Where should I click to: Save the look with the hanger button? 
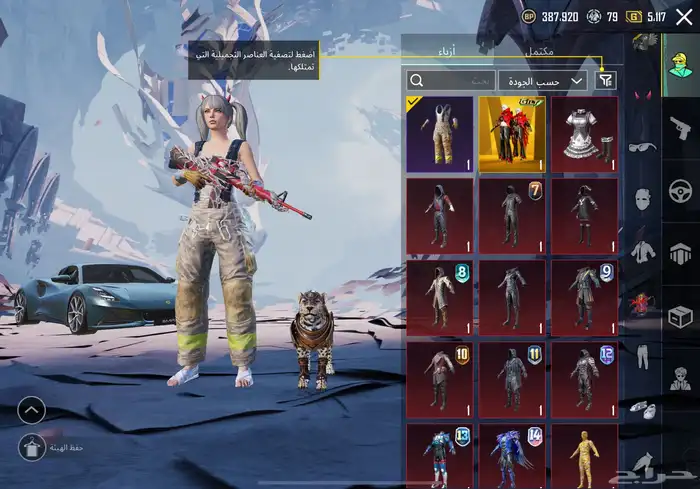click(32, 446)
